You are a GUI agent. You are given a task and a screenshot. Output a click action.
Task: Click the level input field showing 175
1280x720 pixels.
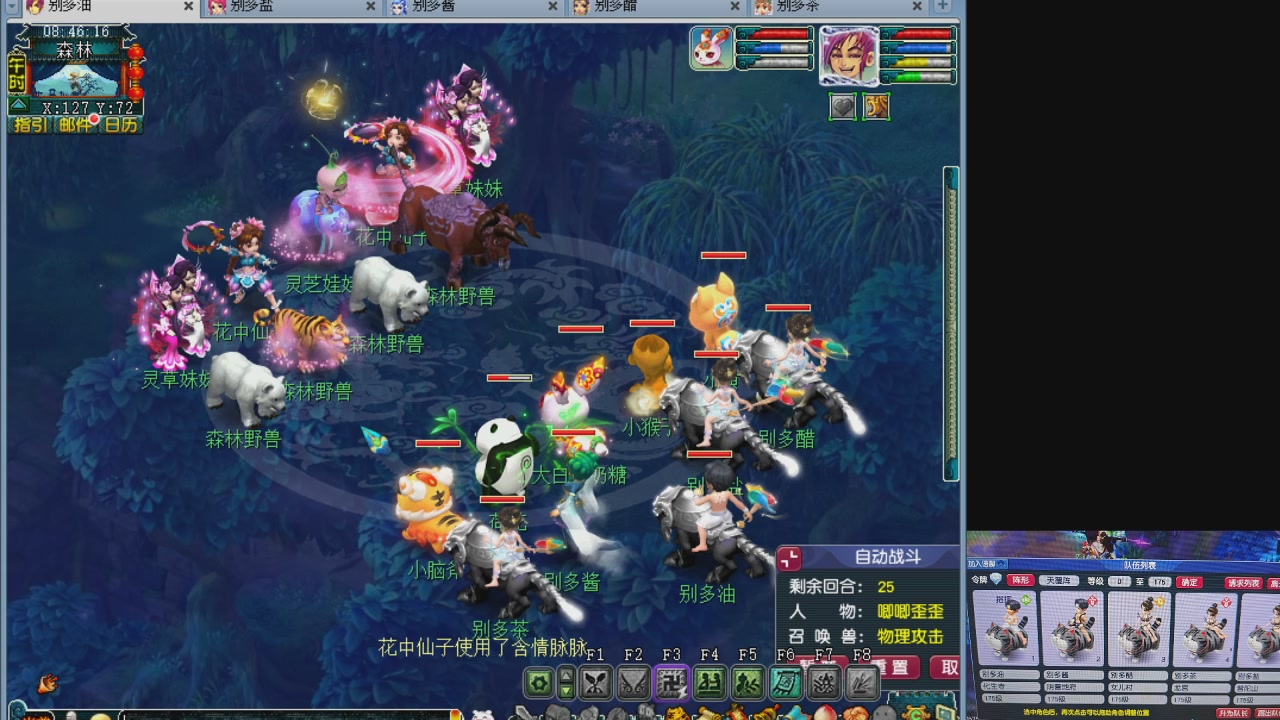click(x=1159, y=581)
